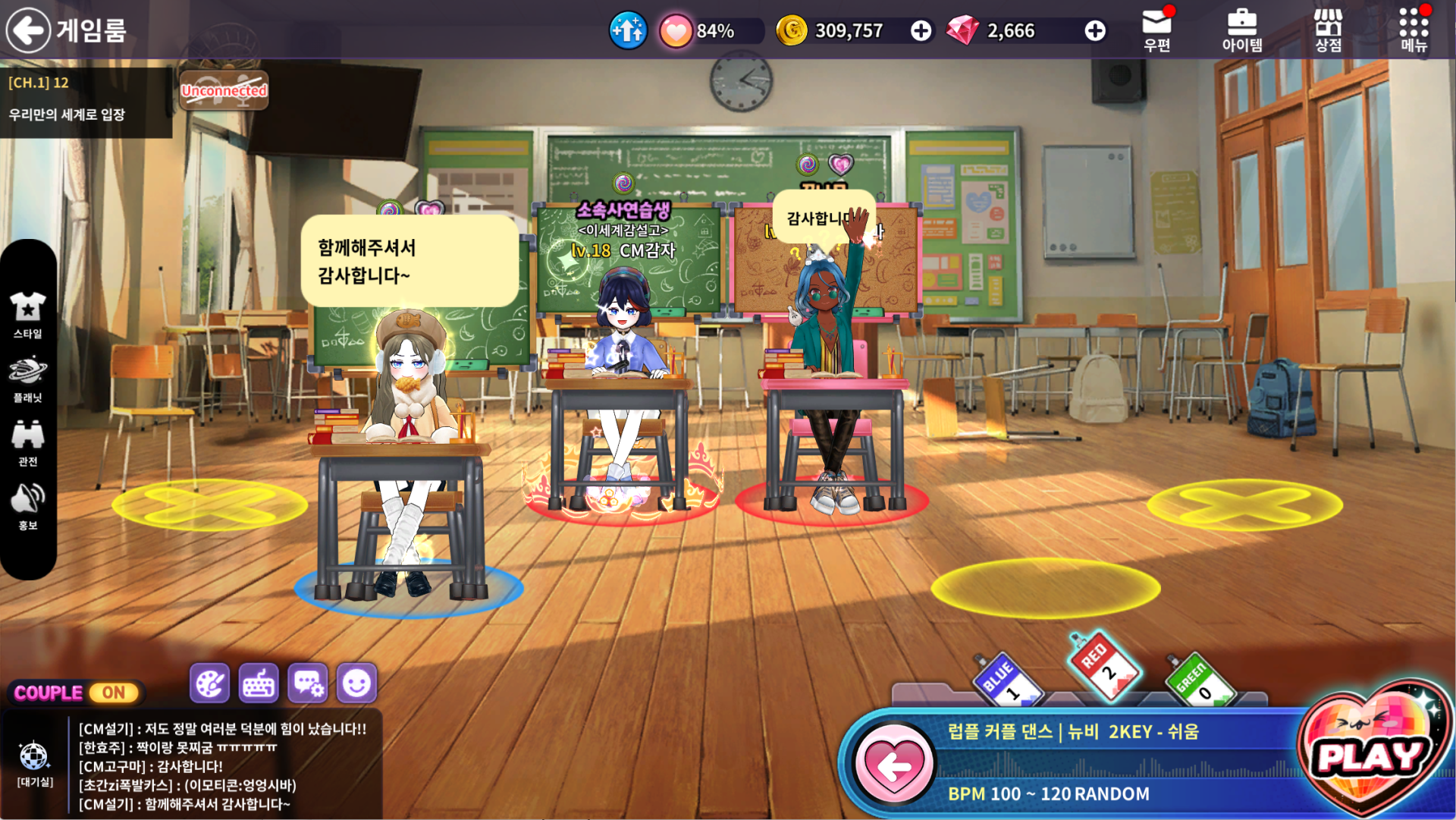Image resolution: width=1456 pixels, height=820 pixels.
Task: Open the mail (우편) inbox
Action: pos(1156,30)
